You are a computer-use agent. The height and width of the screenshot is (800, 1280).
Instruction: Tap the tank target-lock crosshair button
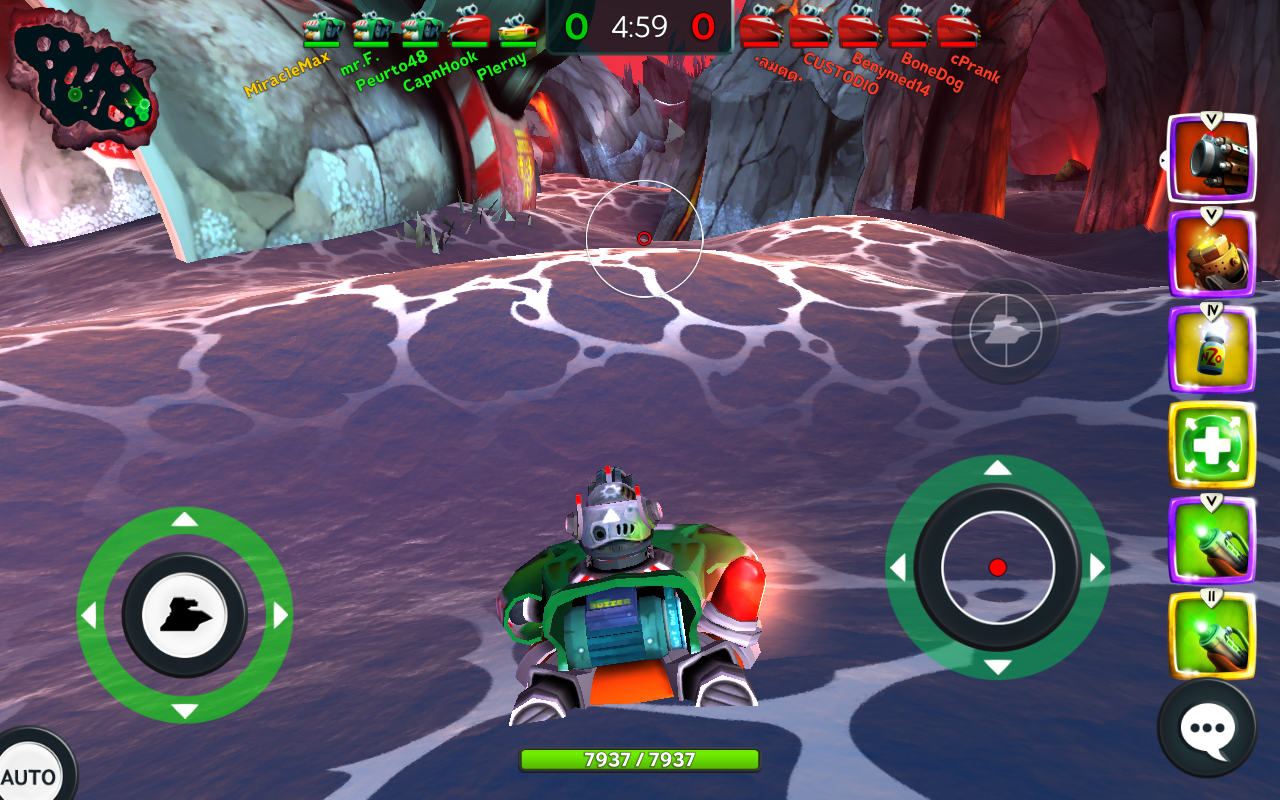click(1004, 330)
